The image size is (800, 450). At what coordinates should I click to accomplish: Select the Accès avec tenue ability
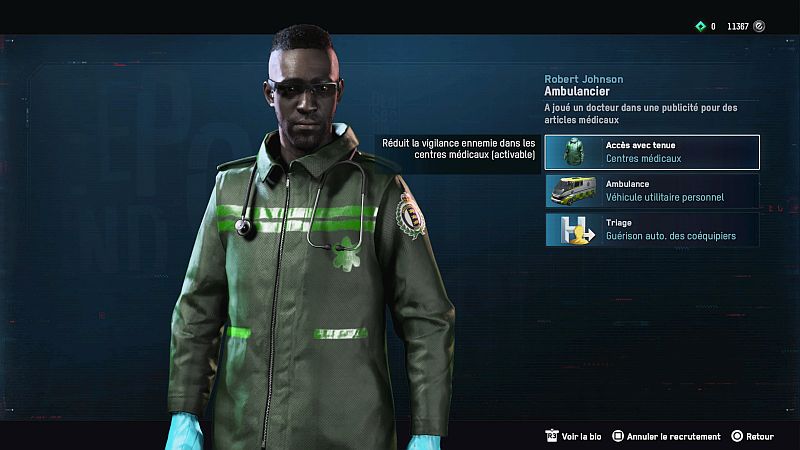click(x=652, y=152)
